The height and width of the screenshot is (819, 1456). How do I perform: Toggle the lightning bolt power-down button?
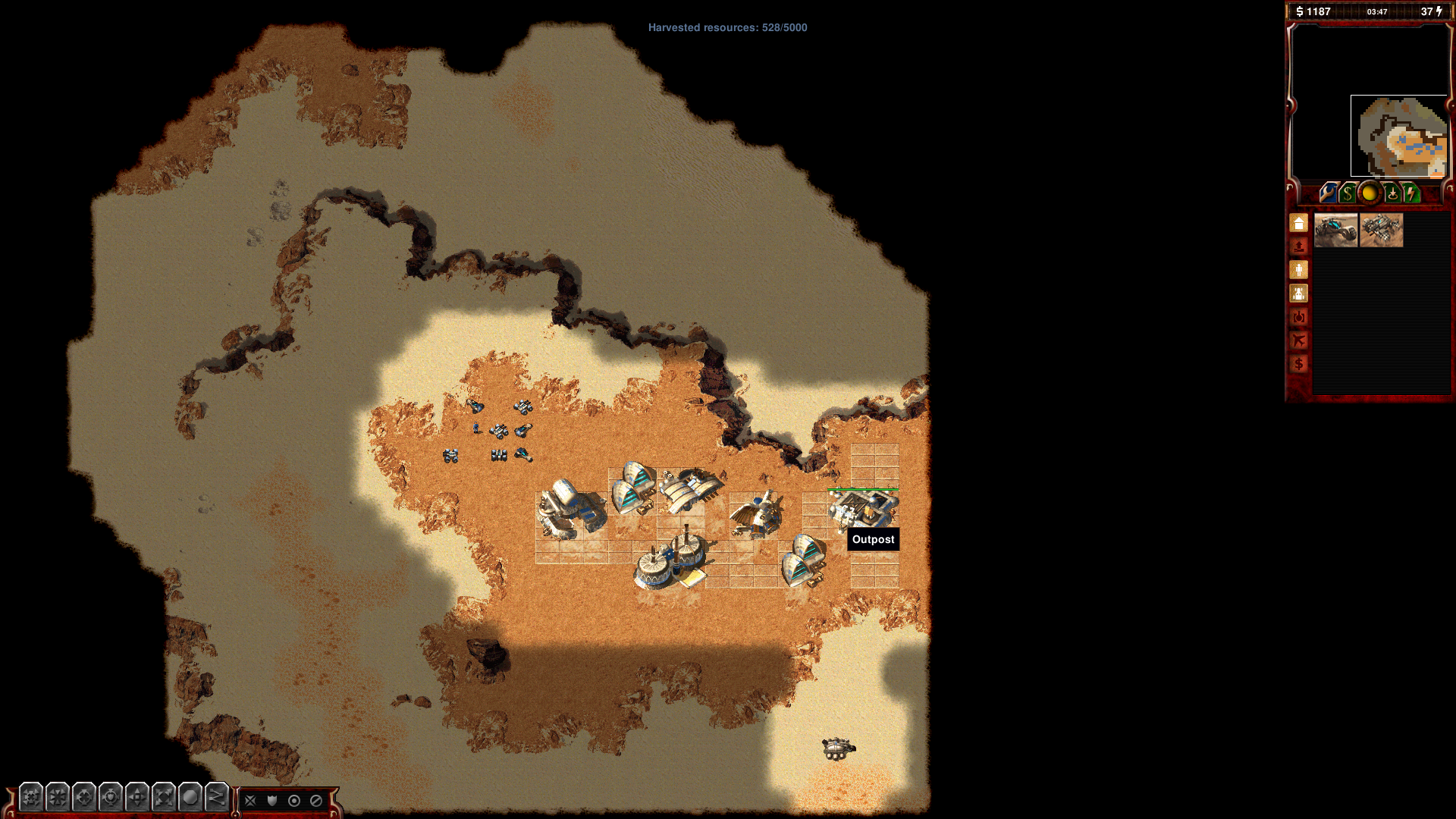coord(1410,193)
